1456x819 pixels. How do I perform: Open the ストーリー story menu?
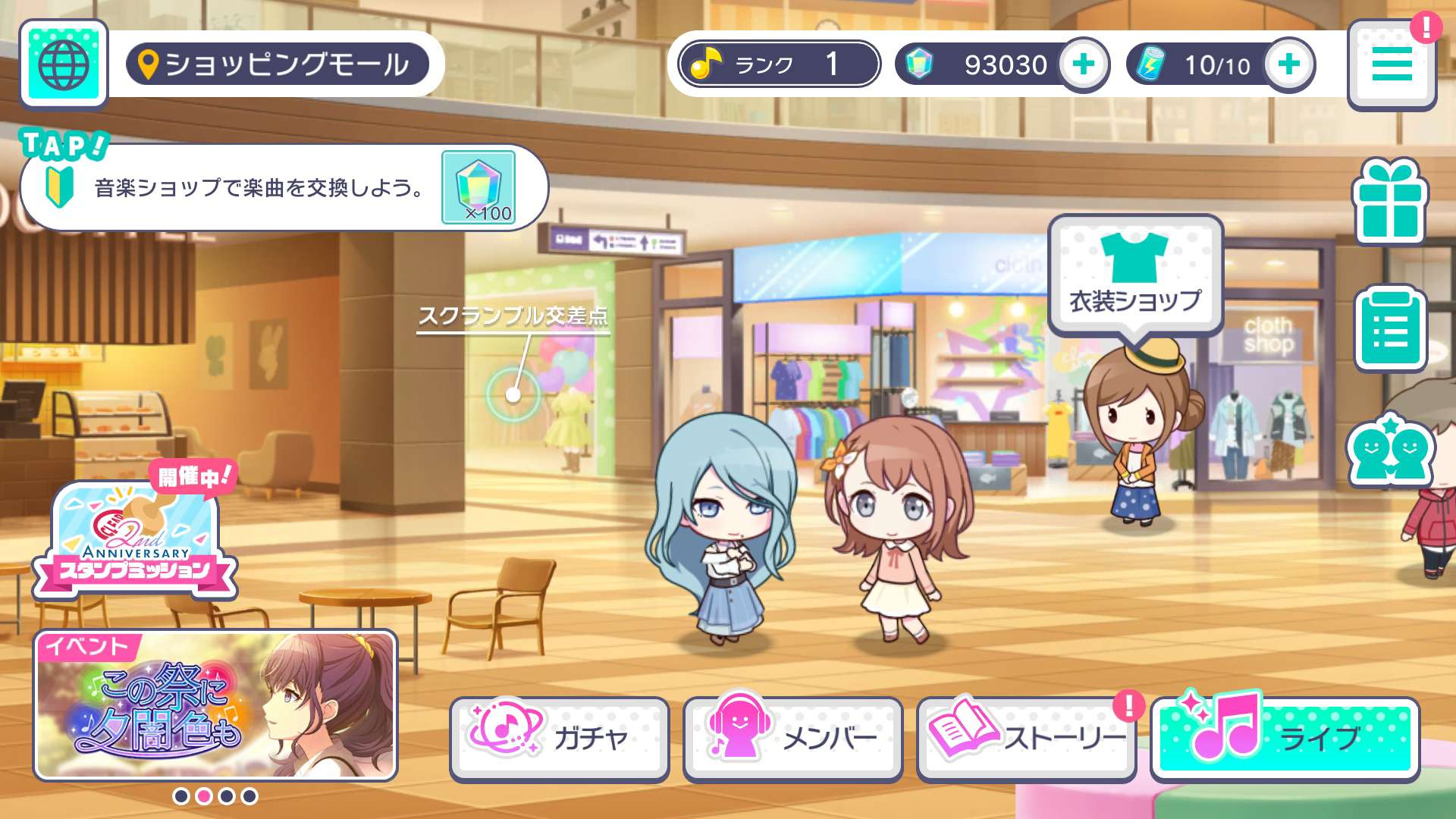click(1026, 738)
